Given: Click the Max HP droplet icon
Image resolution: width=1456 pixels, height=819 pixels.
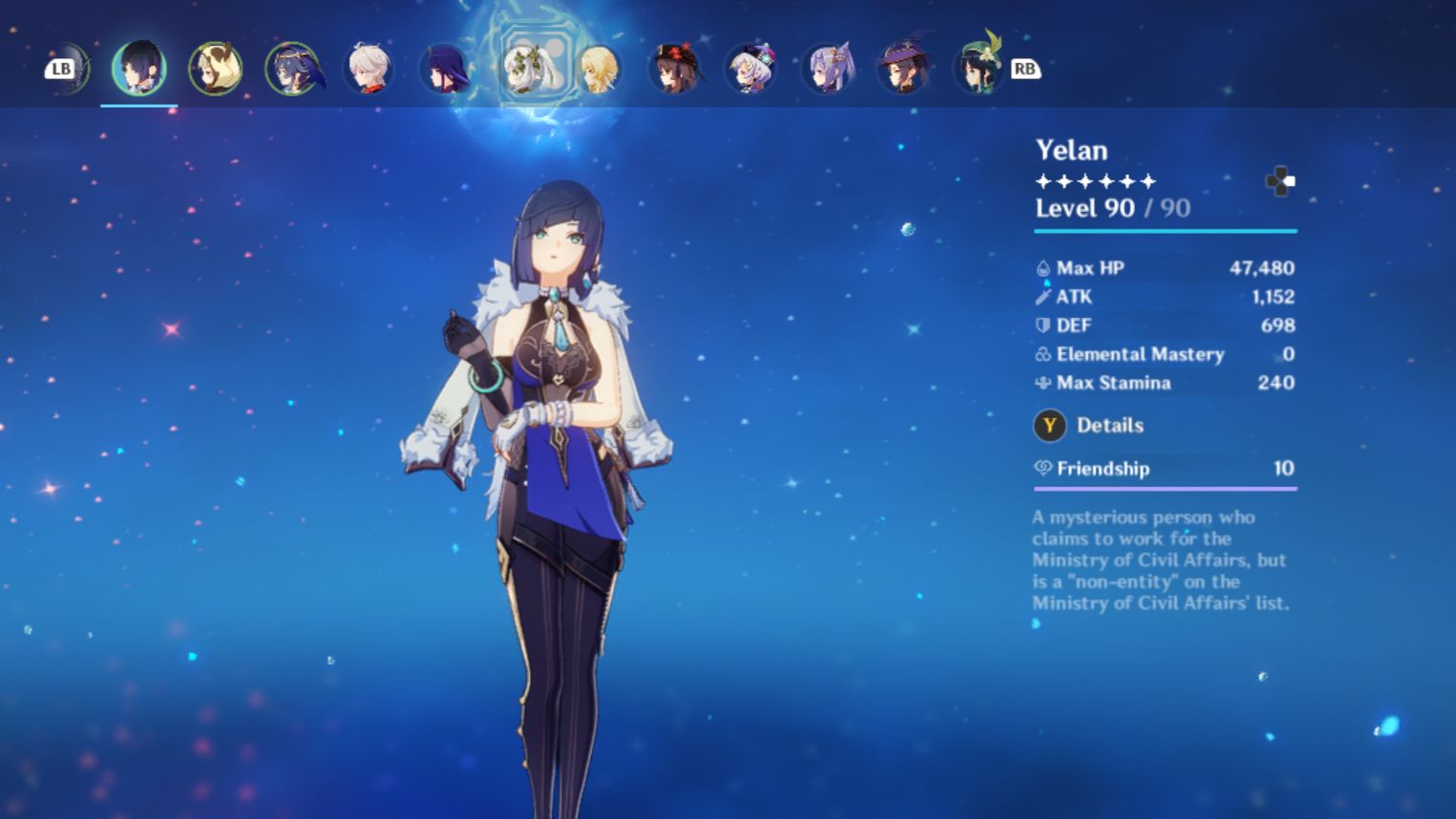Looking at the screenshot, I should click(1044, 268).
